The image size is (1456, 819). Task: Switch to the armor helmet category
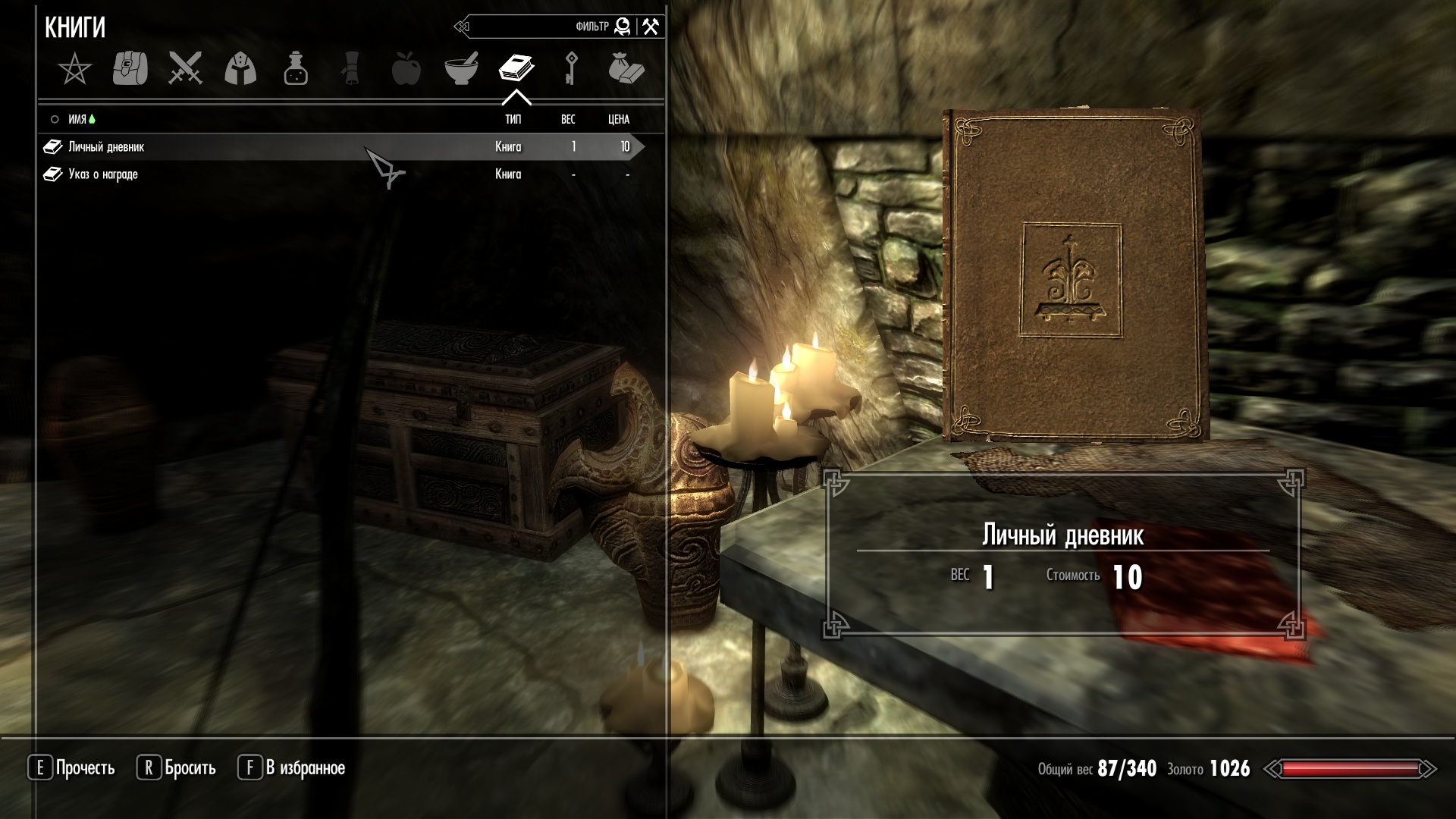240,69
